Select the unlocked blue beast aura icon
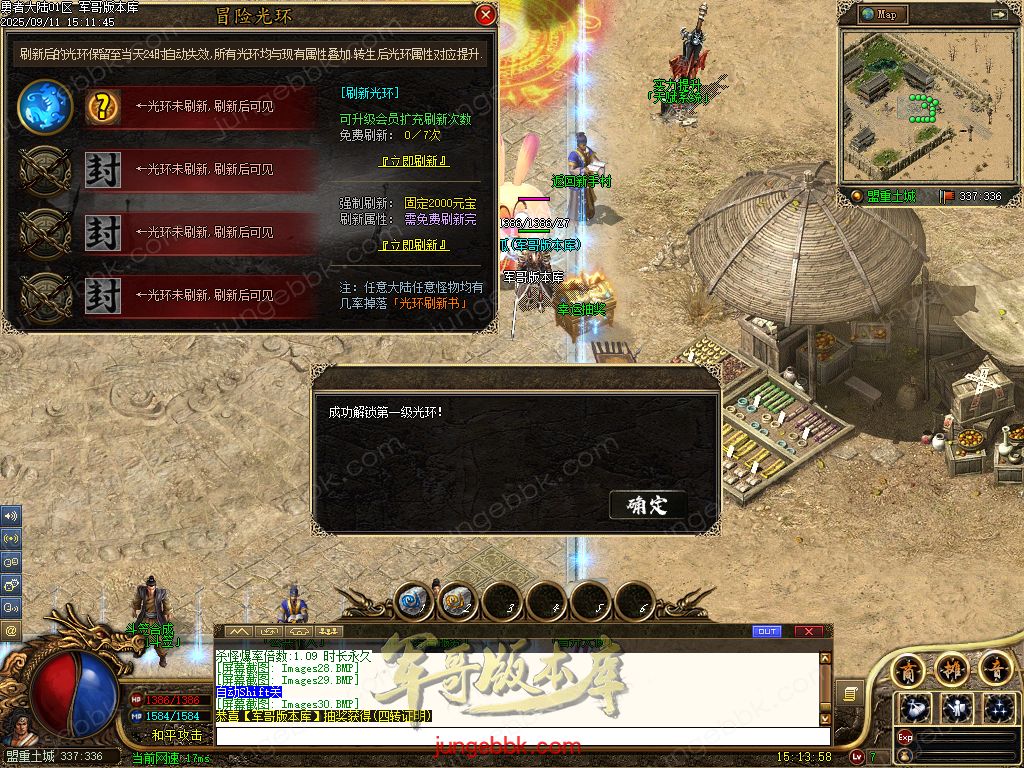 pyautogui.click(x=45, y=107)
